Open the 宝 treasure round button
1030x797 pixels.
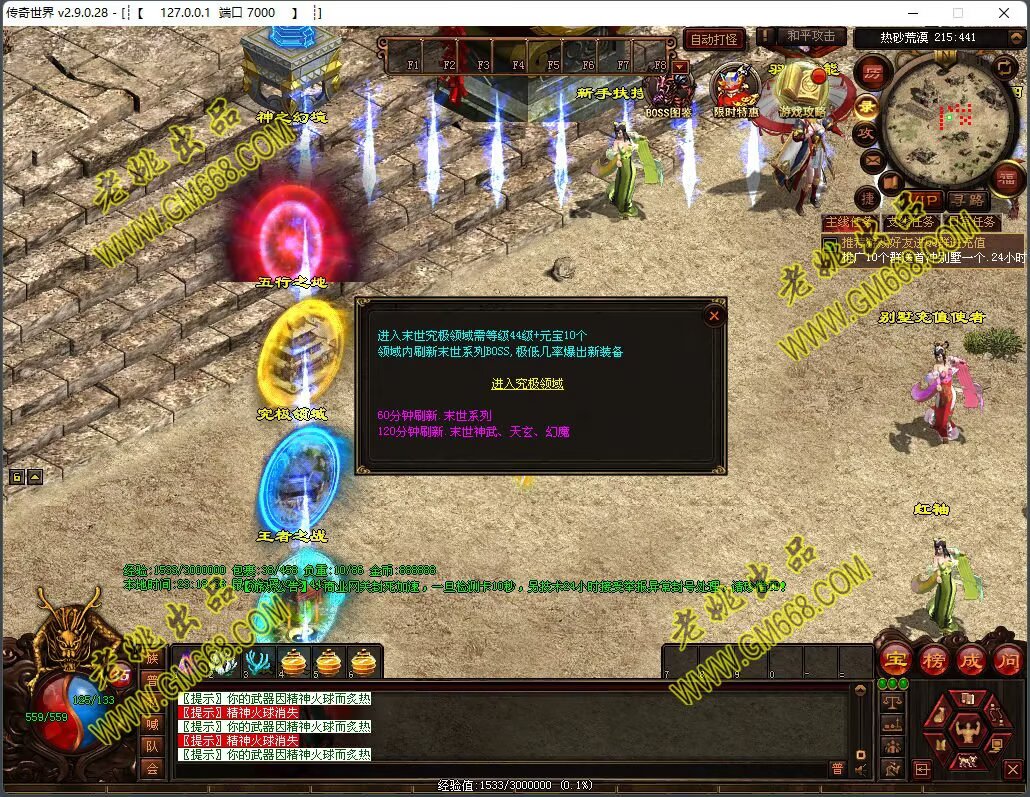point(895,660)
